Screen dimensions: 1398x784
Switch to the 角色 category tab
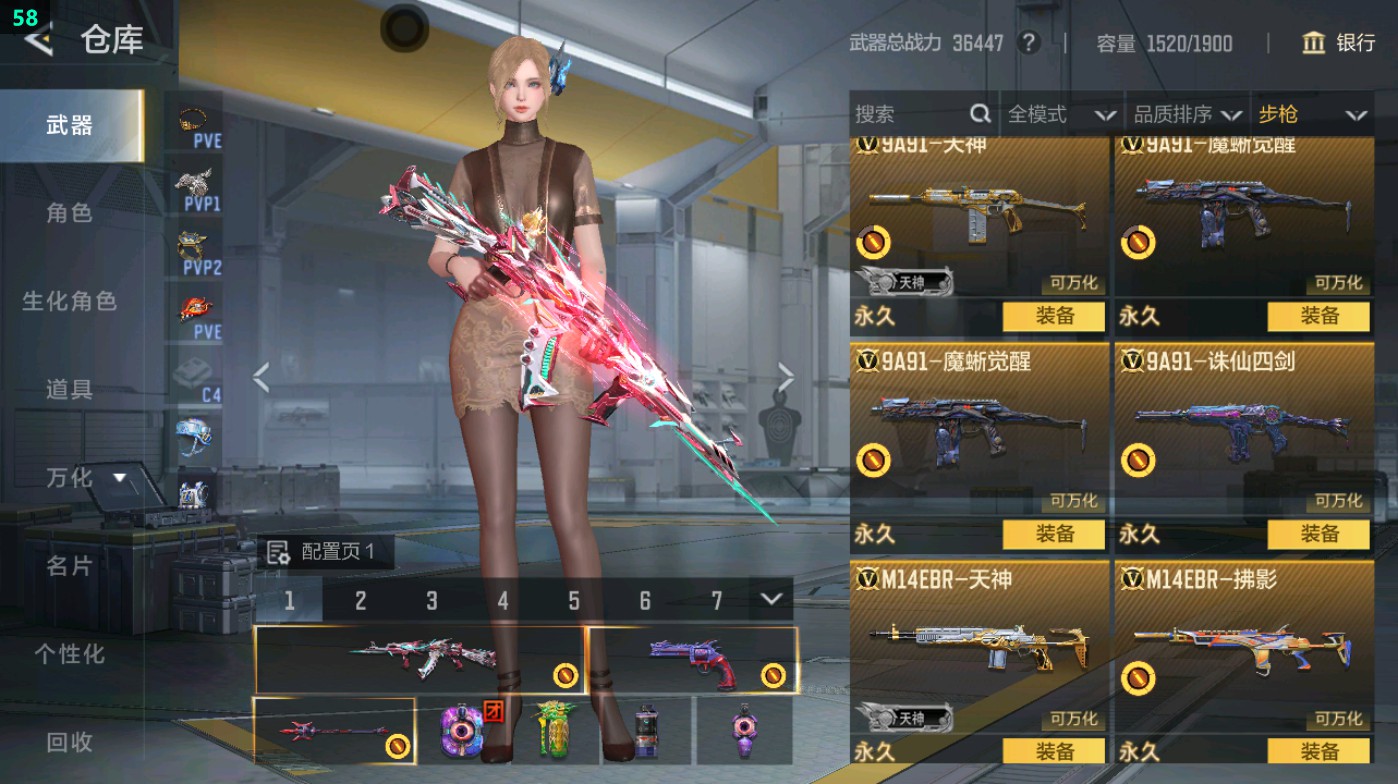(69, 213)
